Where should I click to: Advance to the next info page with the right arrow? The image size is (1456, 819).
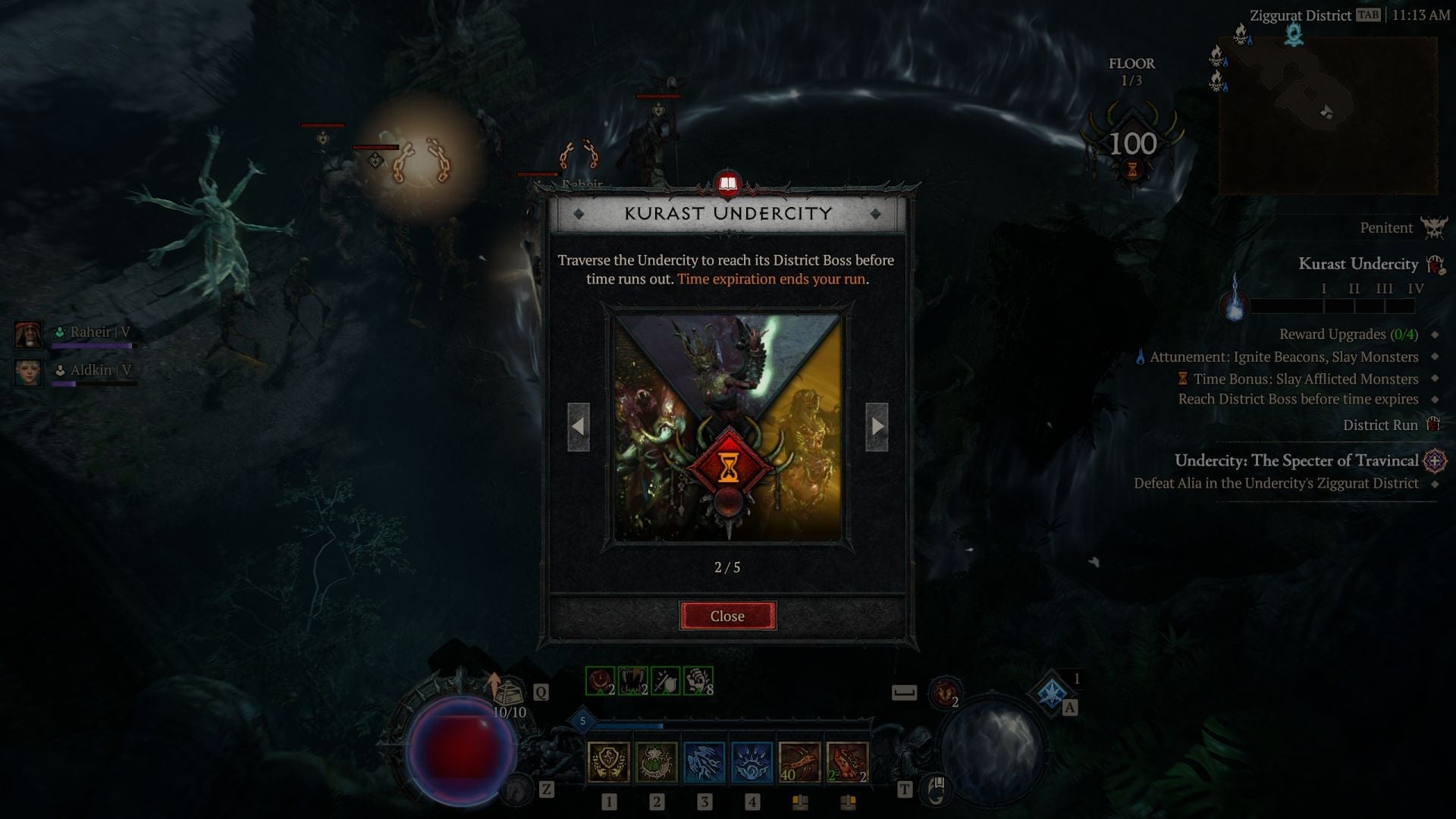click(878, 427)
